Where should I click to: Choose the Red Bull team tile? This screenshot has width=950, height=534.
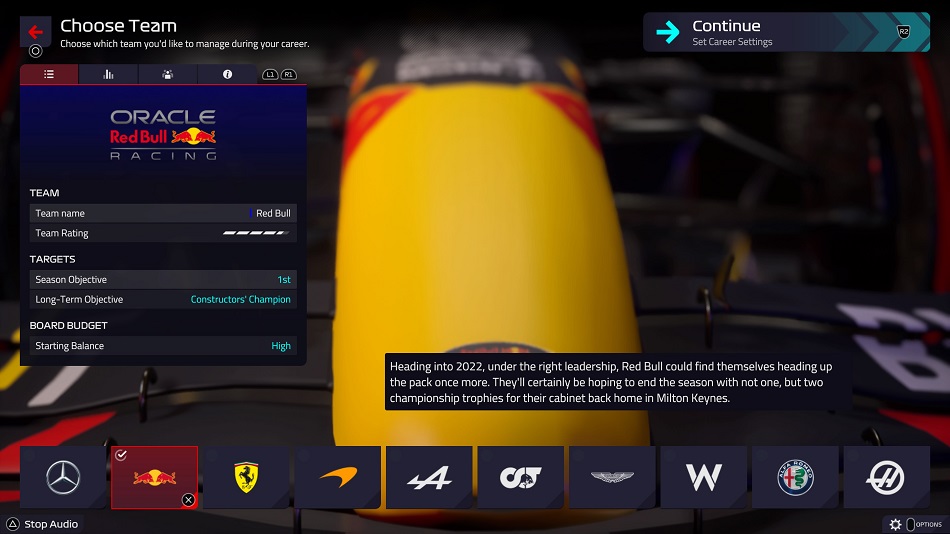pos(154,477)
